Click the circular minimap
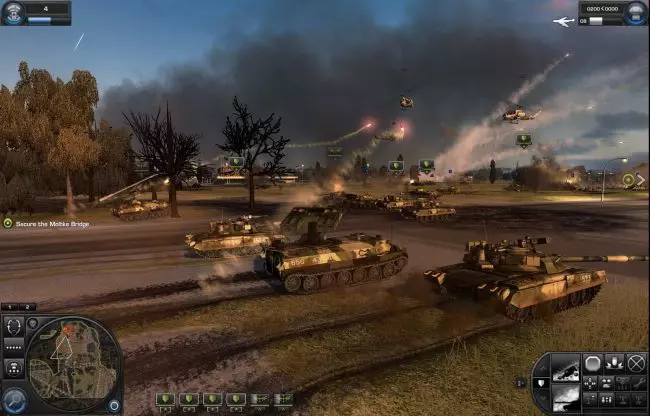Viewport: 650px width, 416px height. pos(73,362)
